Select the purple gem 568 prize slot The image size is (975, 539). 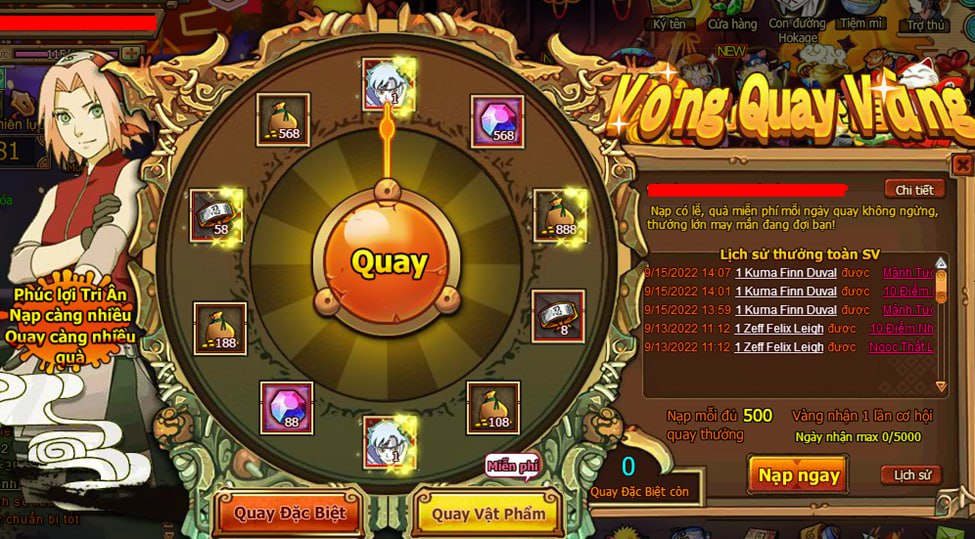click(497, 121)
